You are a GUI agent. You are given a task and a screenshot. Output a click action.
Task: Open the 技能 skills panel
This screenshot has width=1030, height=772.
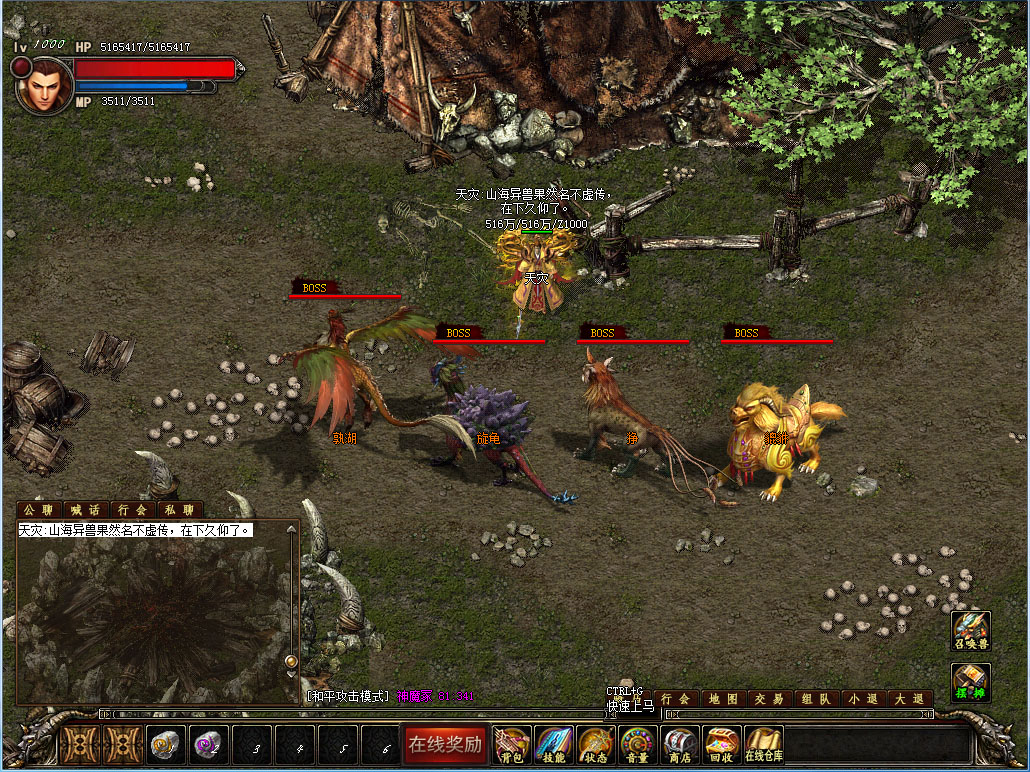[x=554, y=745]
